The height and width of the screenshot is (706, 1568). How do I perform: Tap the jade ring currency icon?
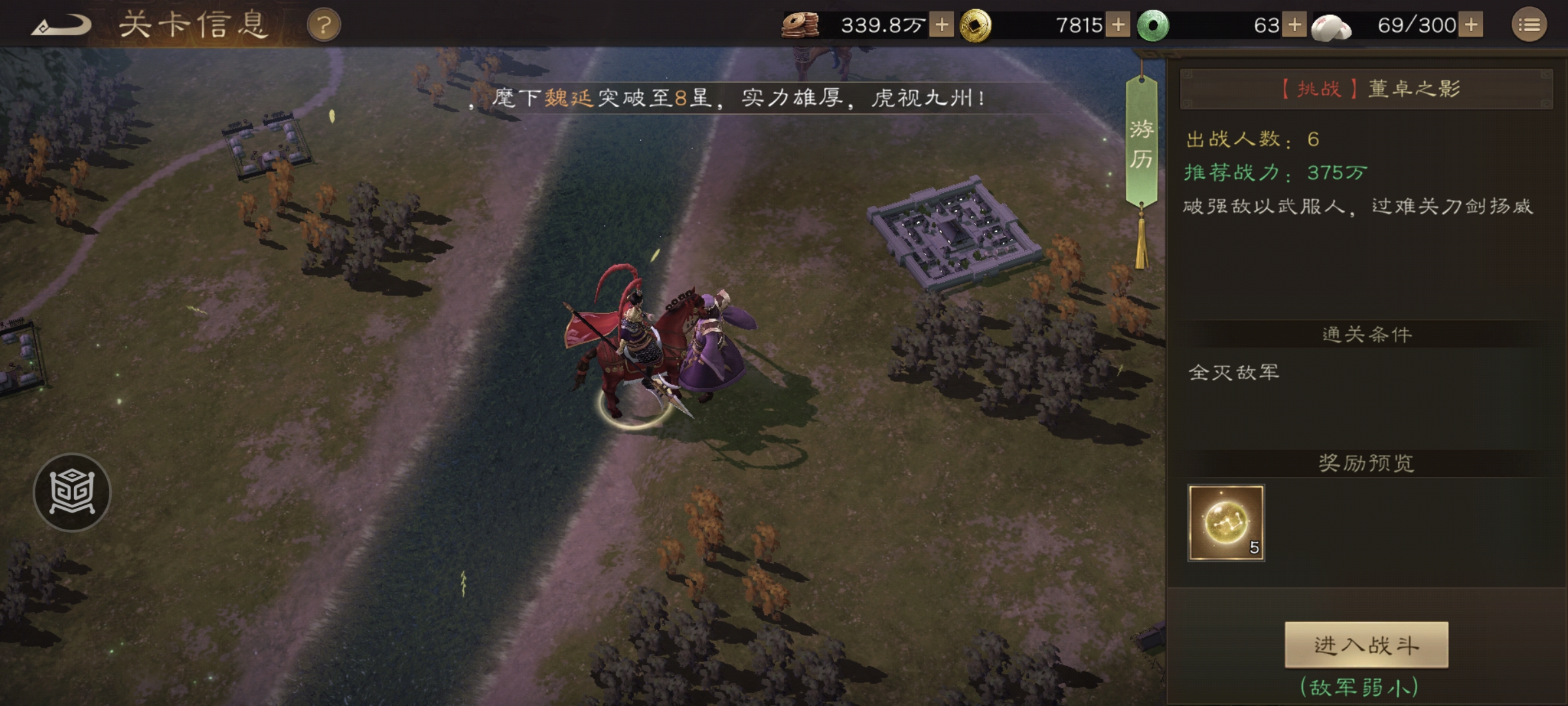tap(1155, 23)
